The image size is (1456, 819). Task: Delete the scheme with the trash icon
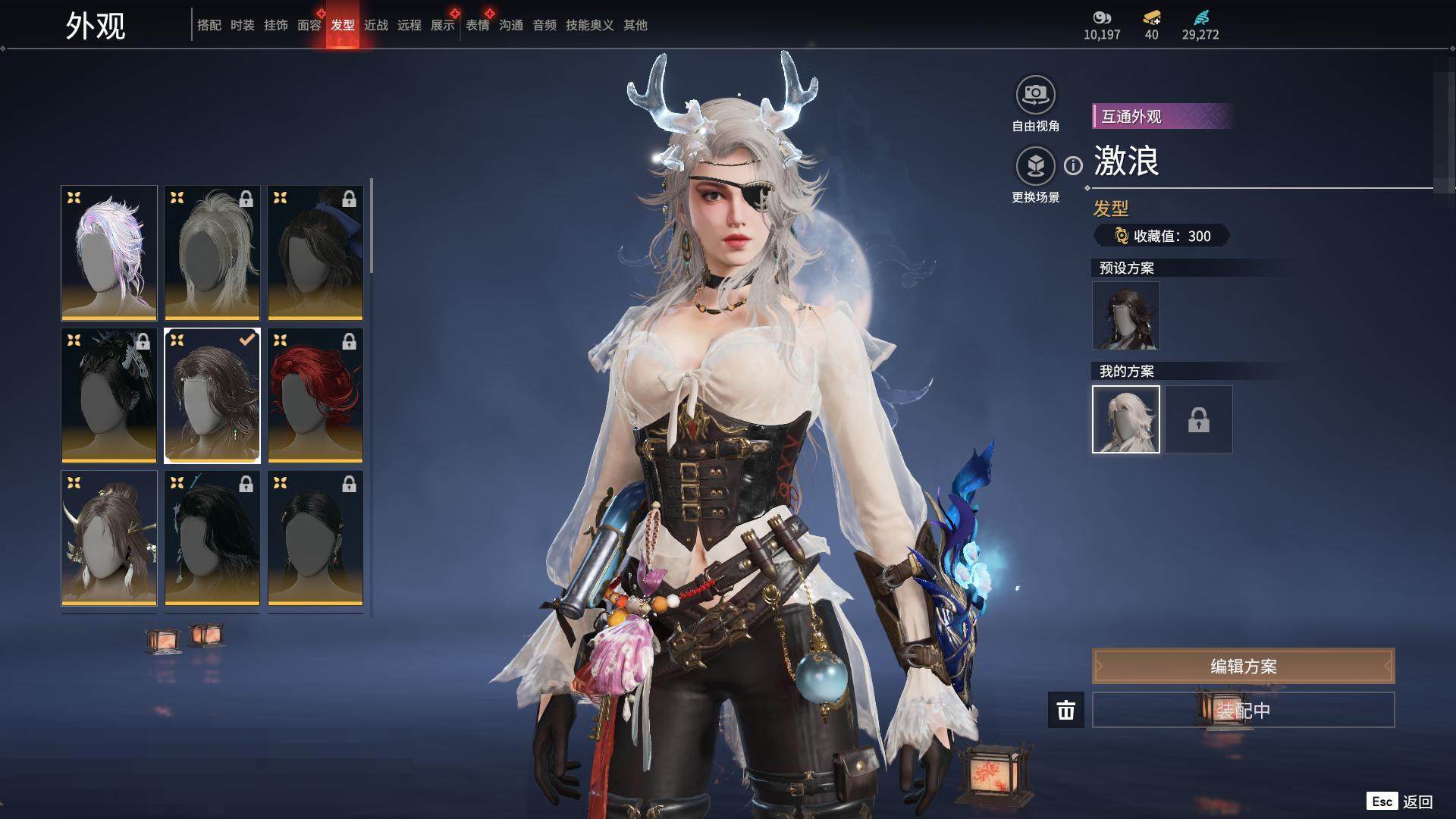(x=1066, y=711)
